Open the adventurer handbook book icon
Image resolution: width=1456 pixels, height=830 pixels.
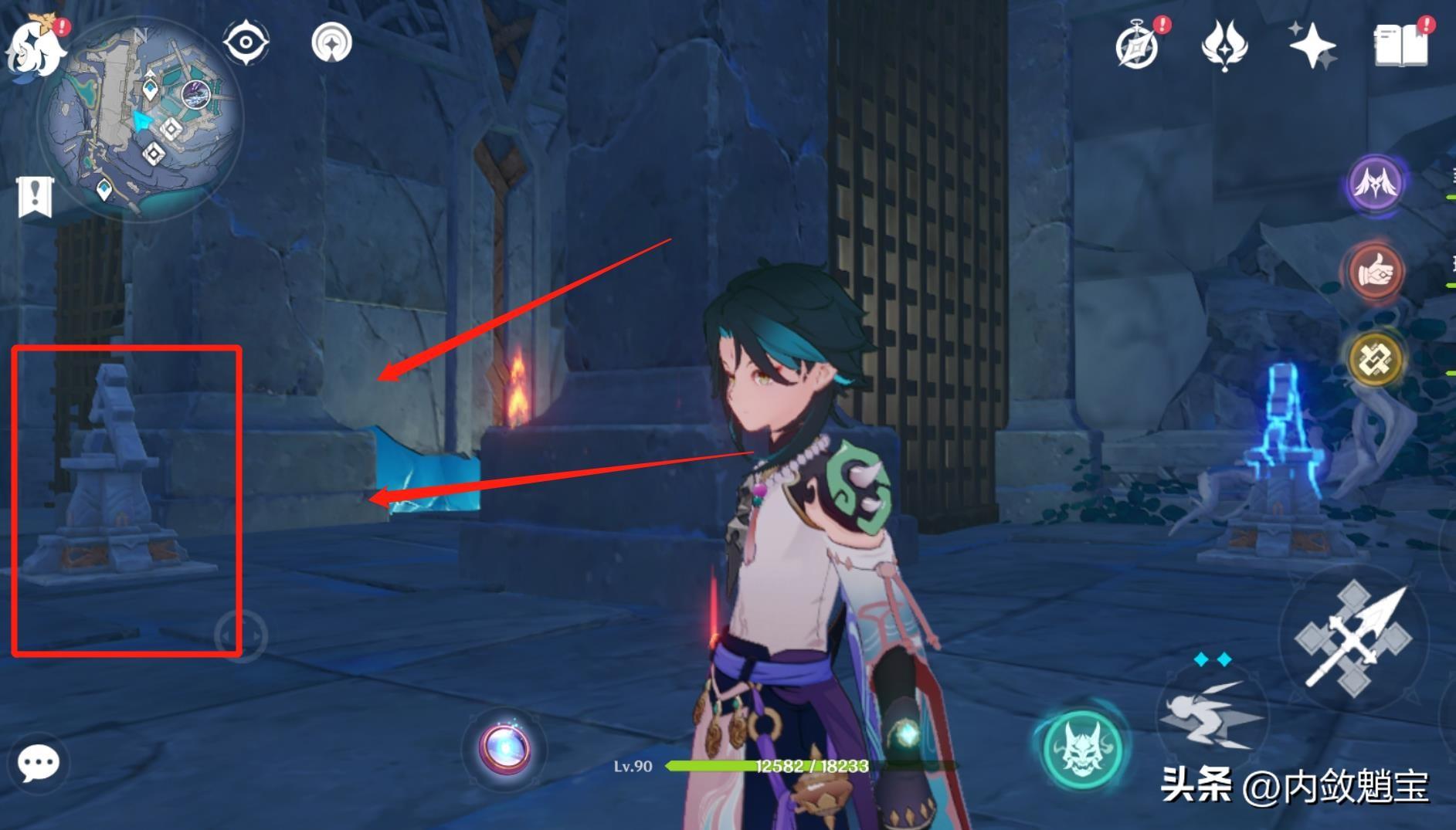pyautogui.click(x=1400, y=46)
